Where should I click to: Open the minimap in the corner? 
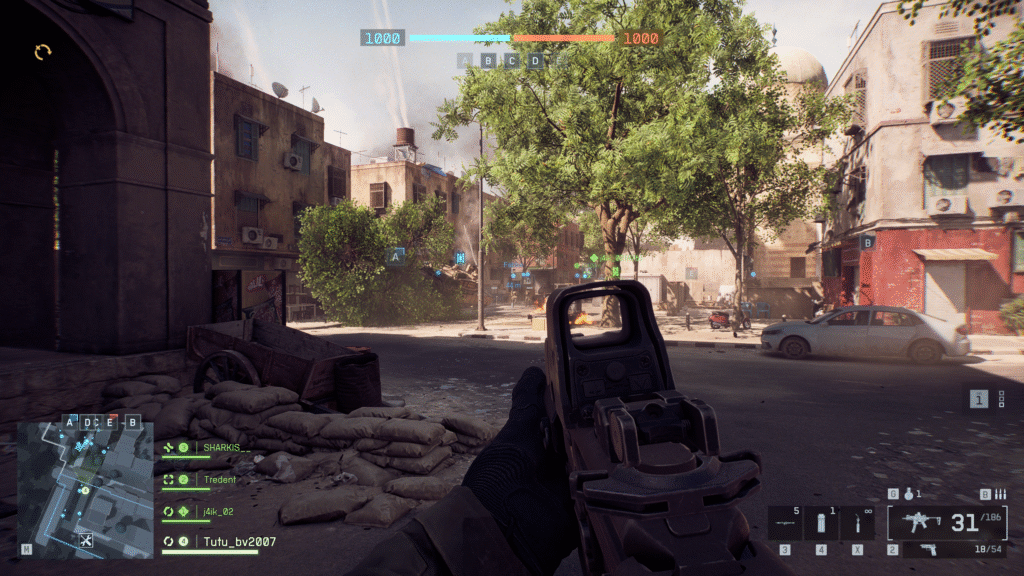tap(85, 490)
